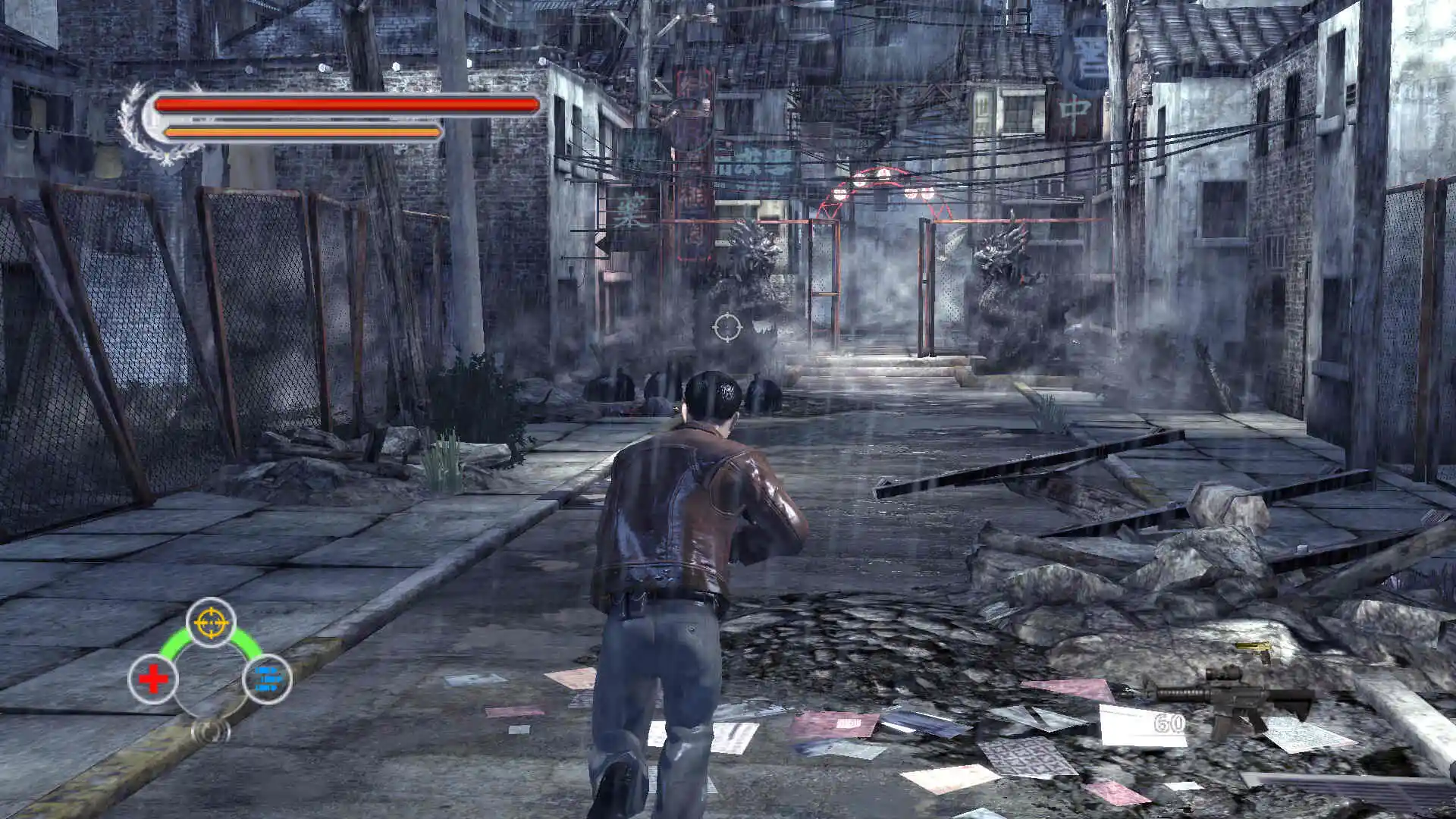
Task: Use the red cross health boost ability
Action: pyautogui.click(x=153, y=679)
